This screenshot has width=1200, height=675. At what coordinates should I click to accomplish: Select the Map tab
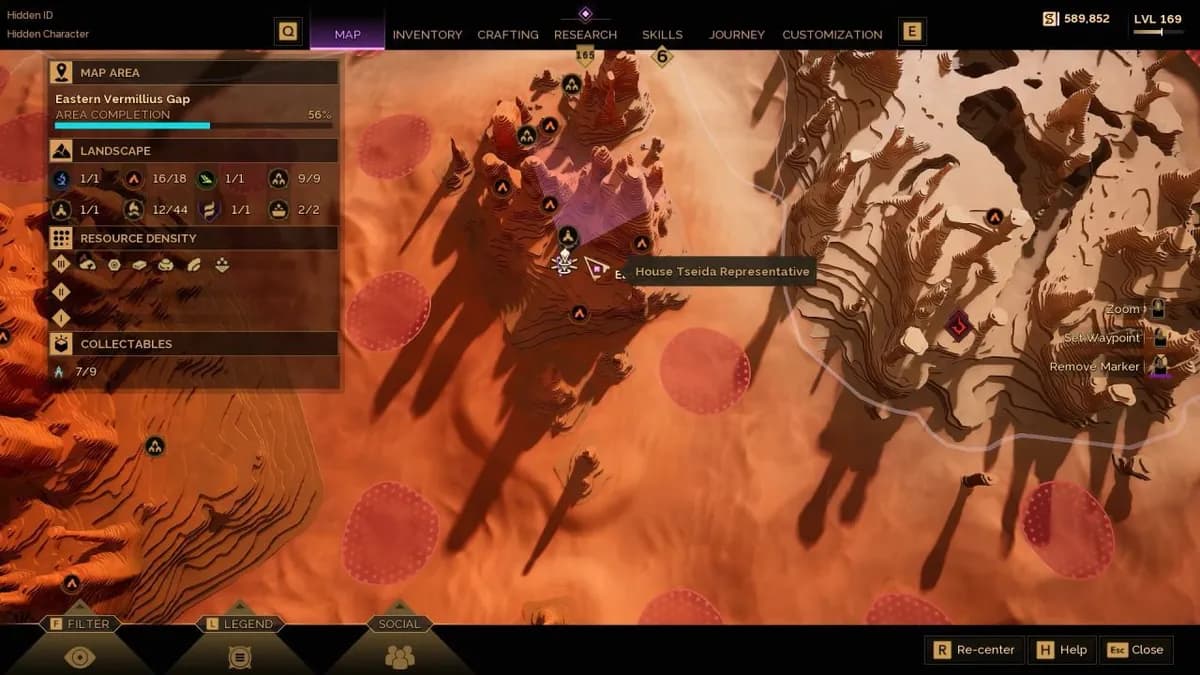[x=347, y=34]
